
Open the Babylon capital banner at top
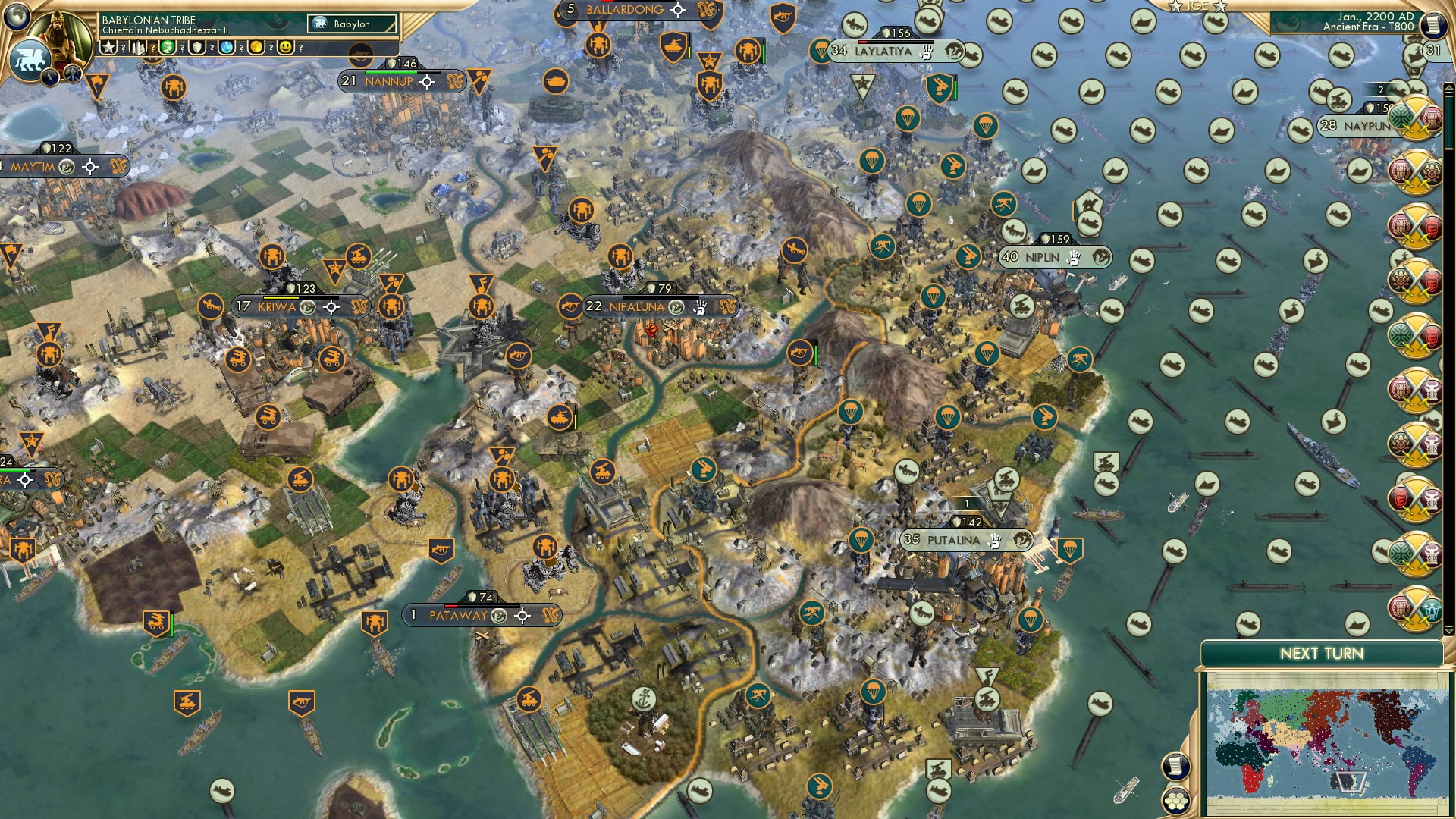[x=353, y=24]
